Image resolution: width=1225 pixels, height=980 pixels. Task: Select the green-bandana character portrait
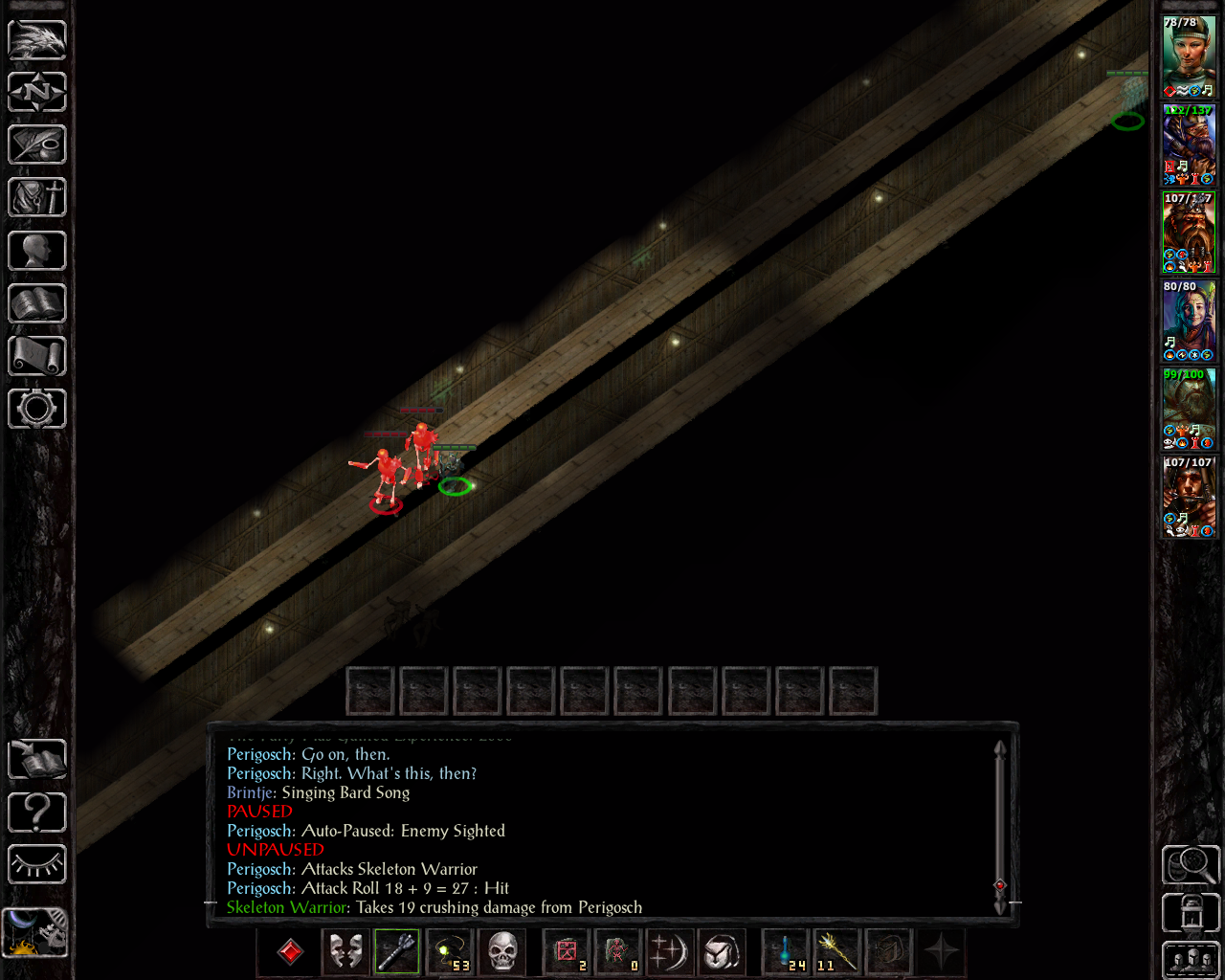[1189, 56]
